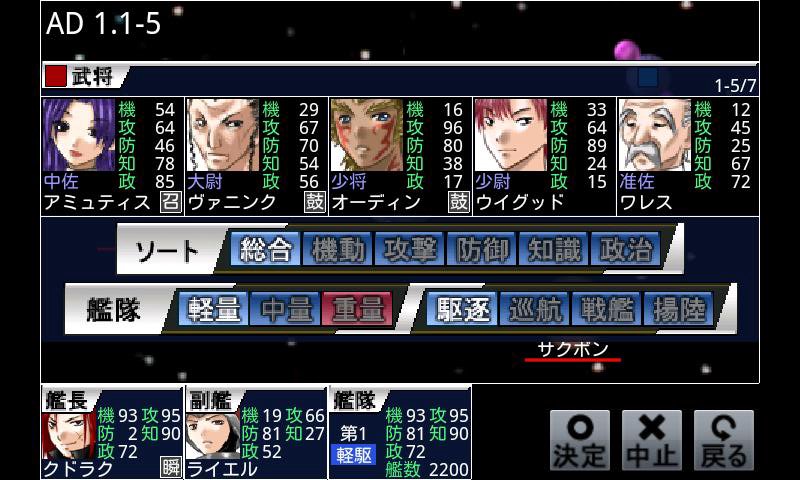The image size is (800, 480).
Task: Sort officers by 防御
Action: point(481,250)
